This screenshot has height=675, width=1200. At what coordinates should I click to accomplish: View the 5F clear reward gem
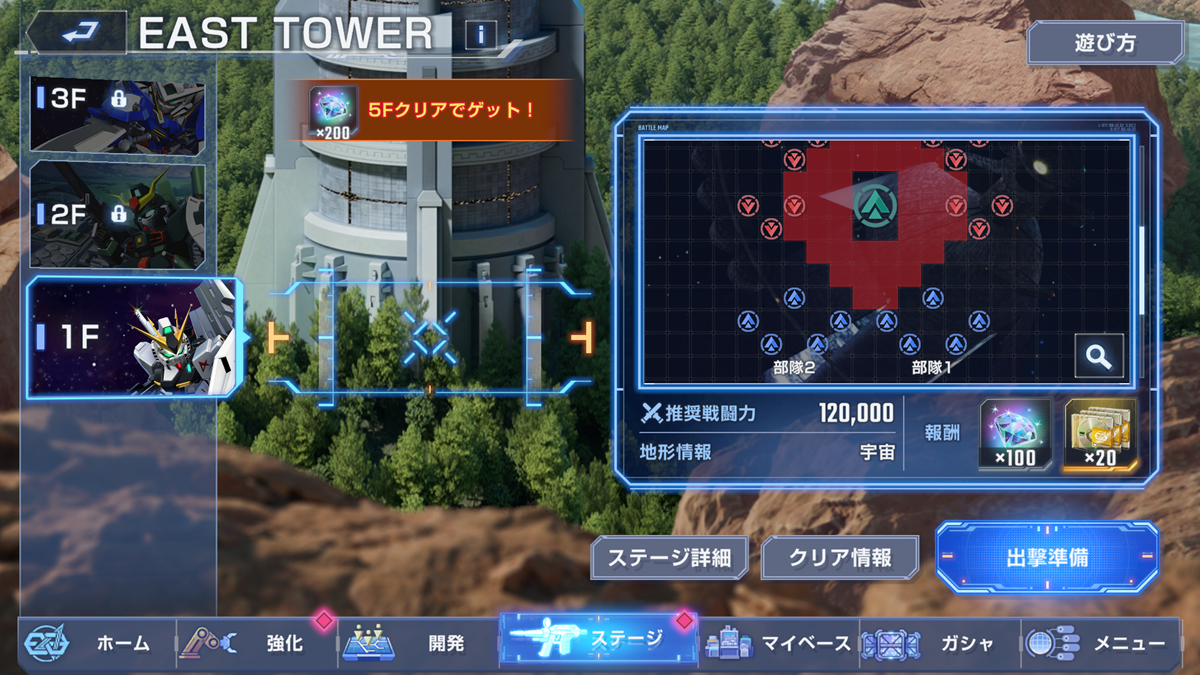(334, 111)
